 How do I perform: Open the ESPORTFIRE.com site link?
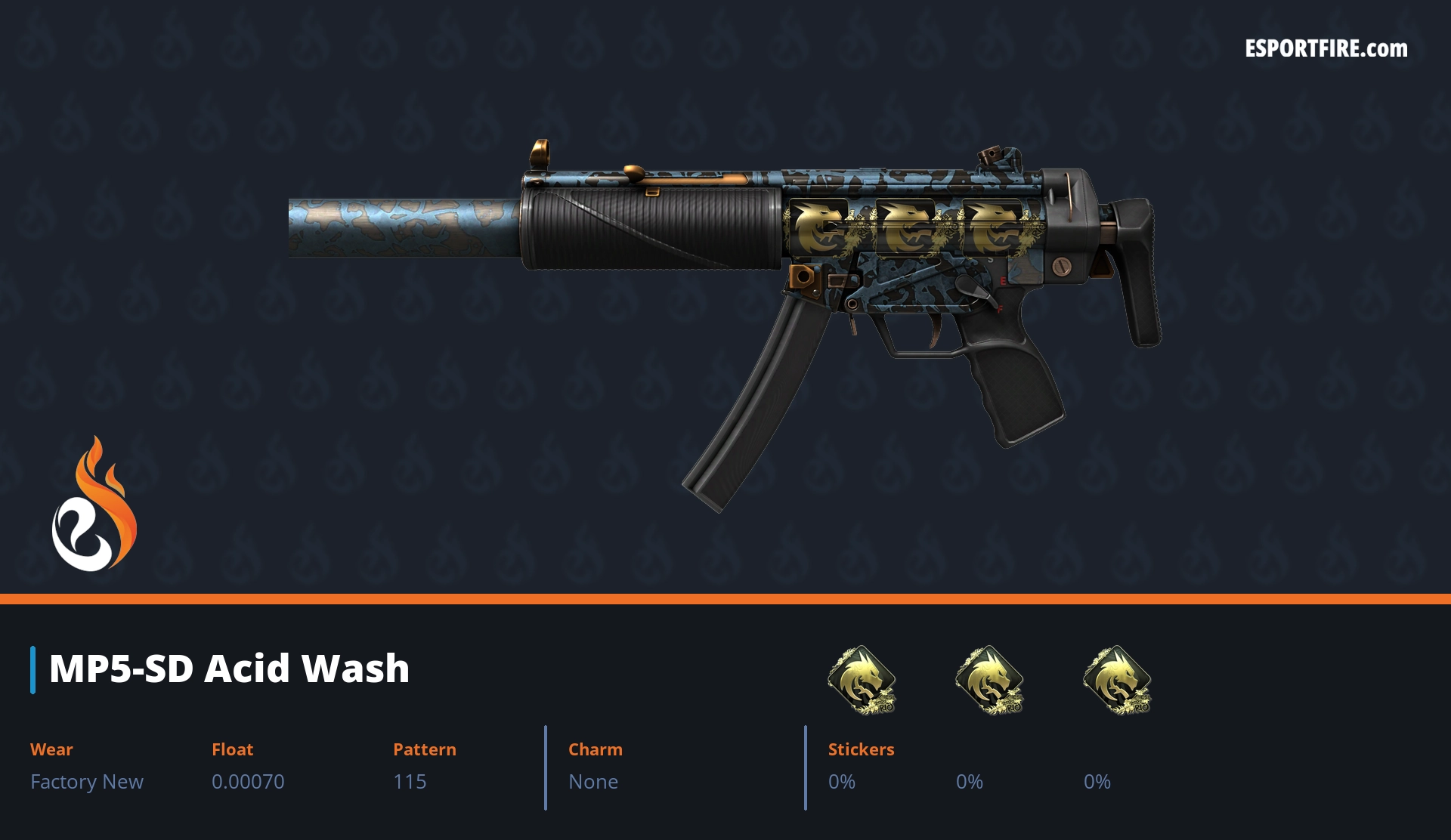1326,49
